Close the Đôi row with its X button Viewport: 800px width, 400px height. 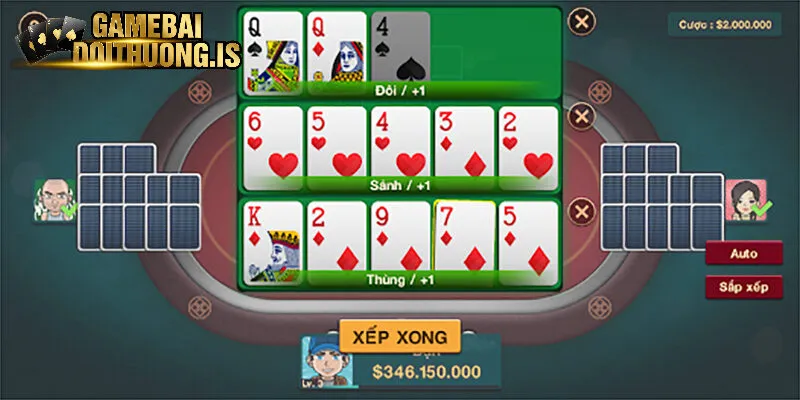[581, 18]
